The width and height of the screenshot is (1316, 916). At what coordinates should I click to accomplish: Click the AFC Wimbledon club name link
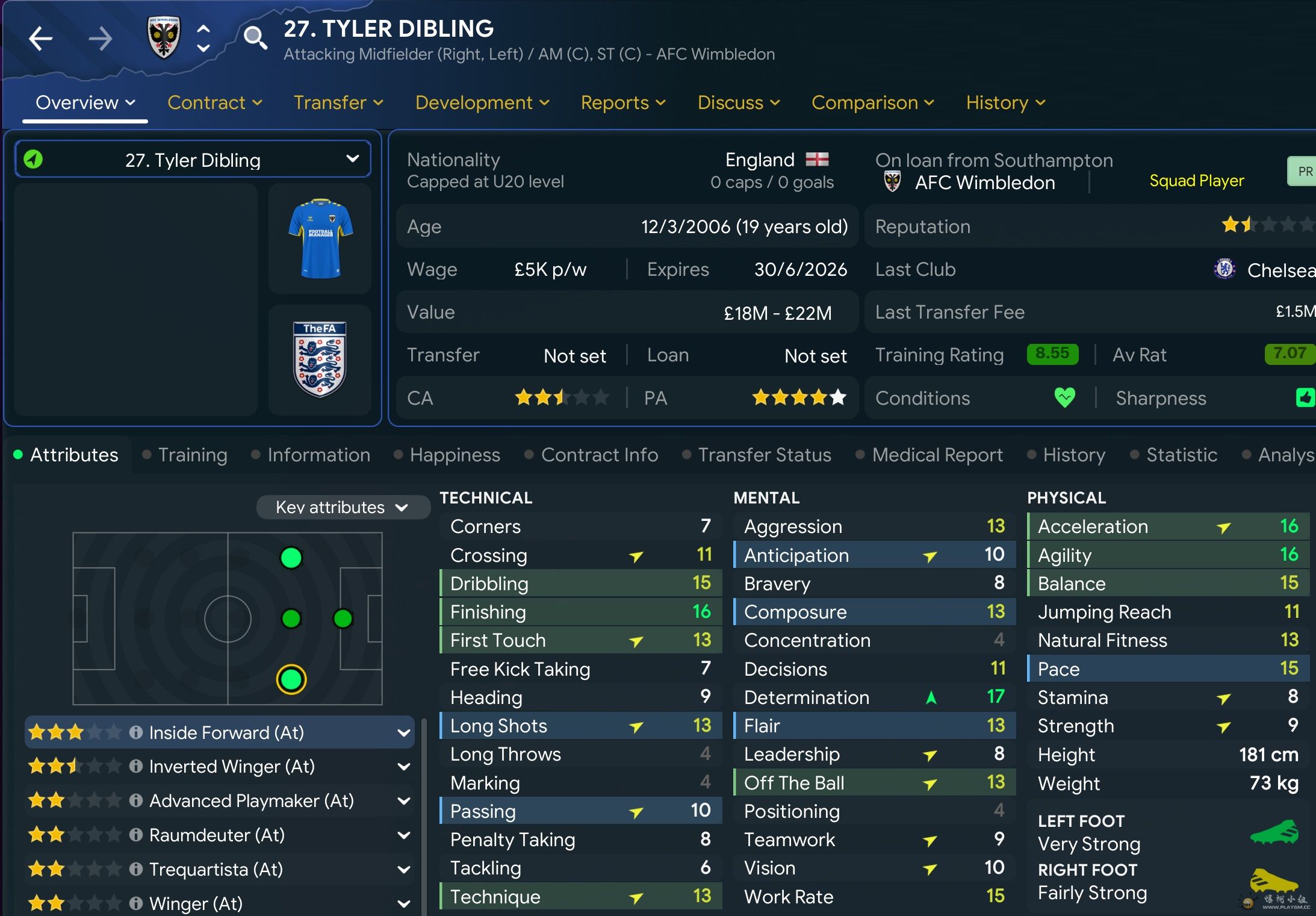(984, 182)
